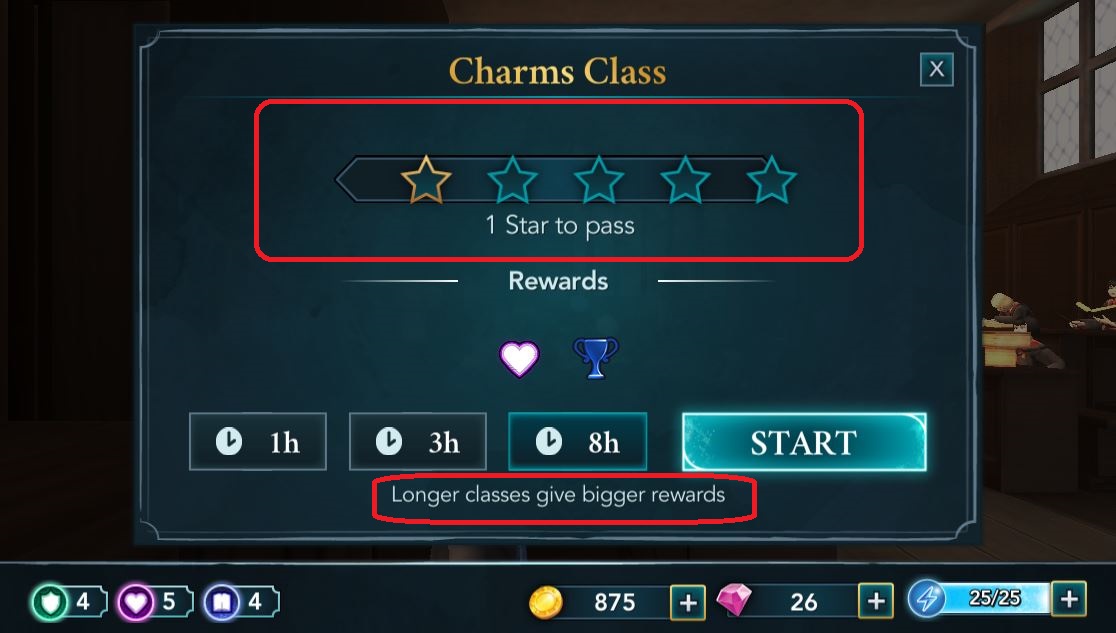Buy more pink gems with the plus button
Image resolution: width=1116 pixels, height=633 pixels.
click(x=876, y=601)
